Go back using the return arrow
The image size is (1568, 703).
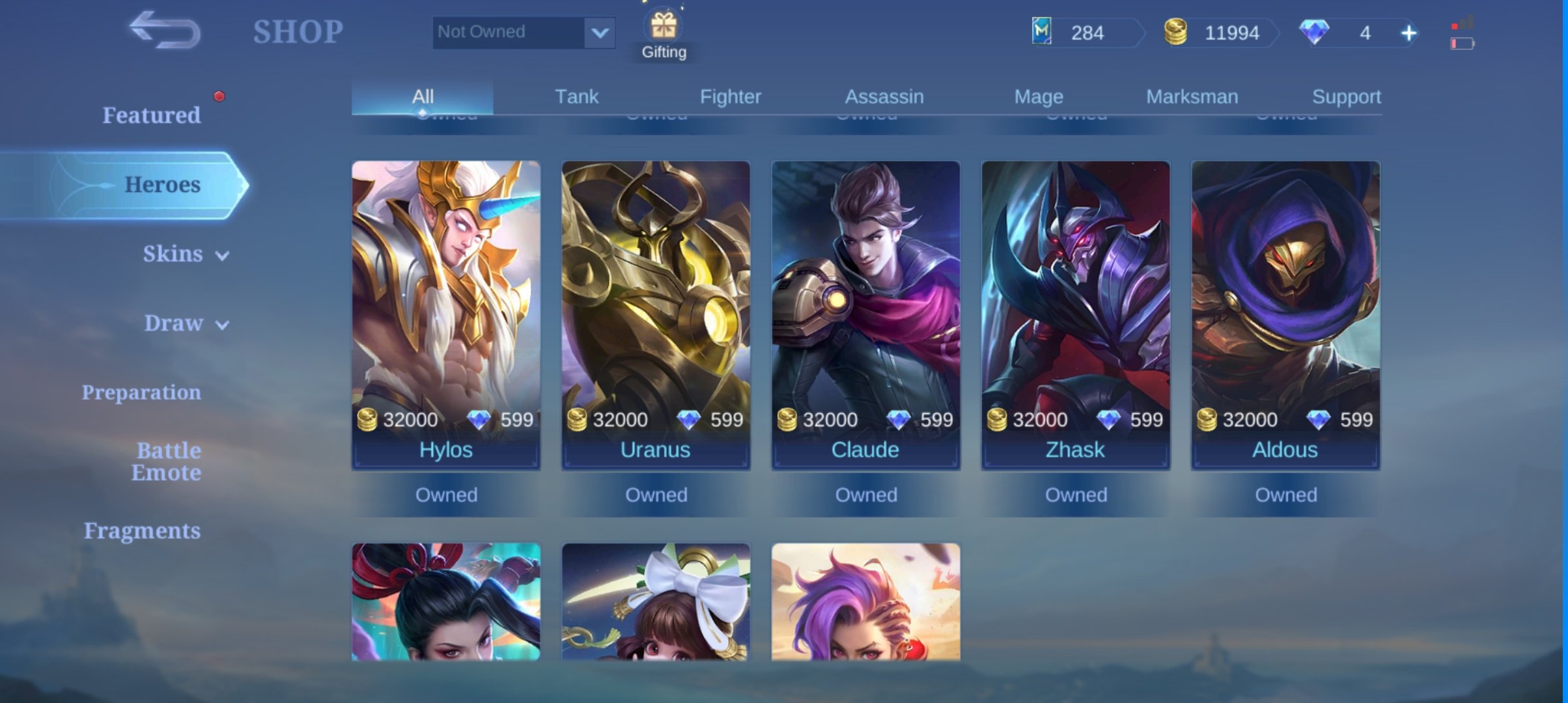click(165, 31)
